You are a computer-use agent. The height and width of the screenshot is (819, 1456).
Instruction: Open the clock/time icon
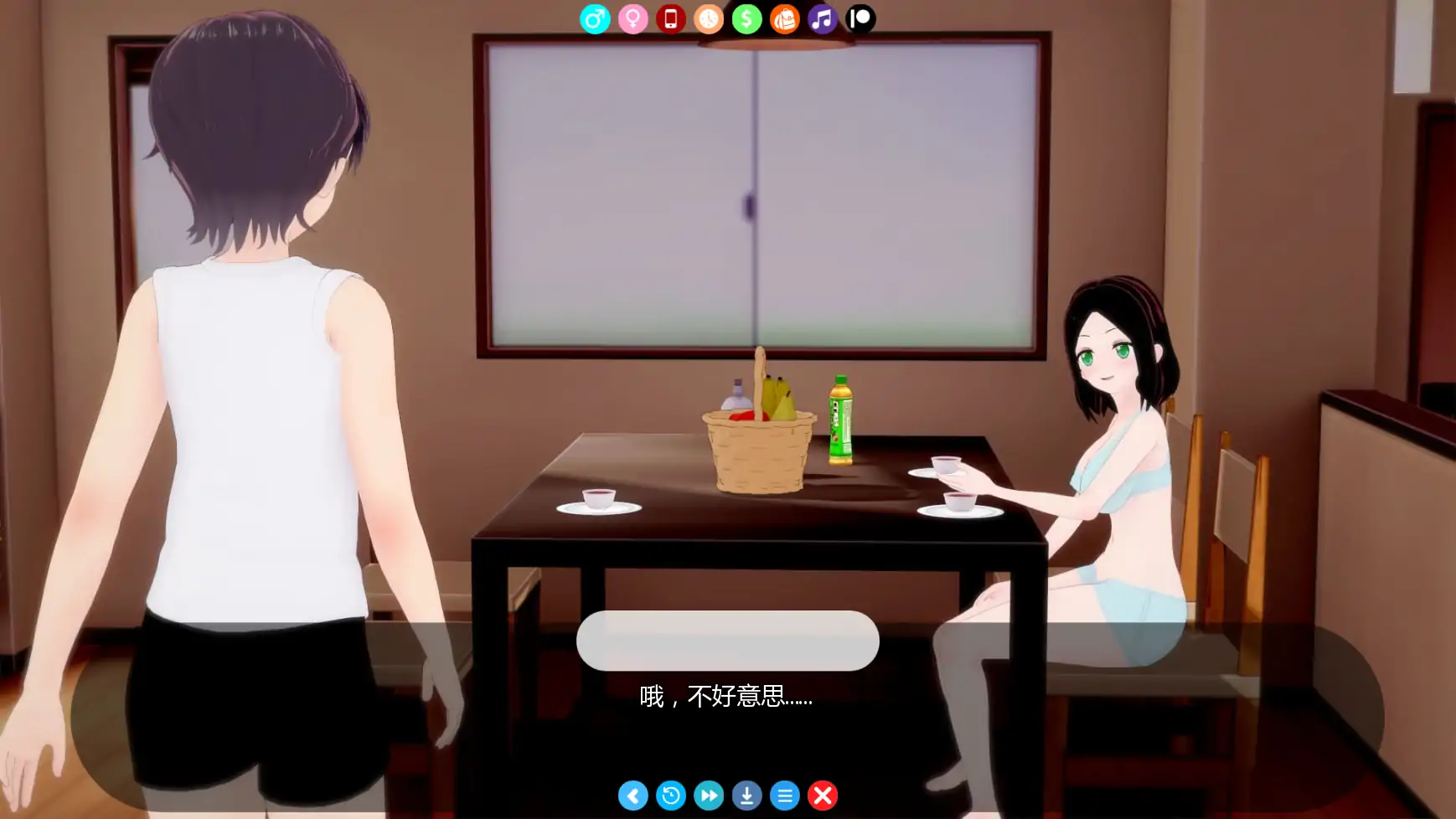pos(709,18)
